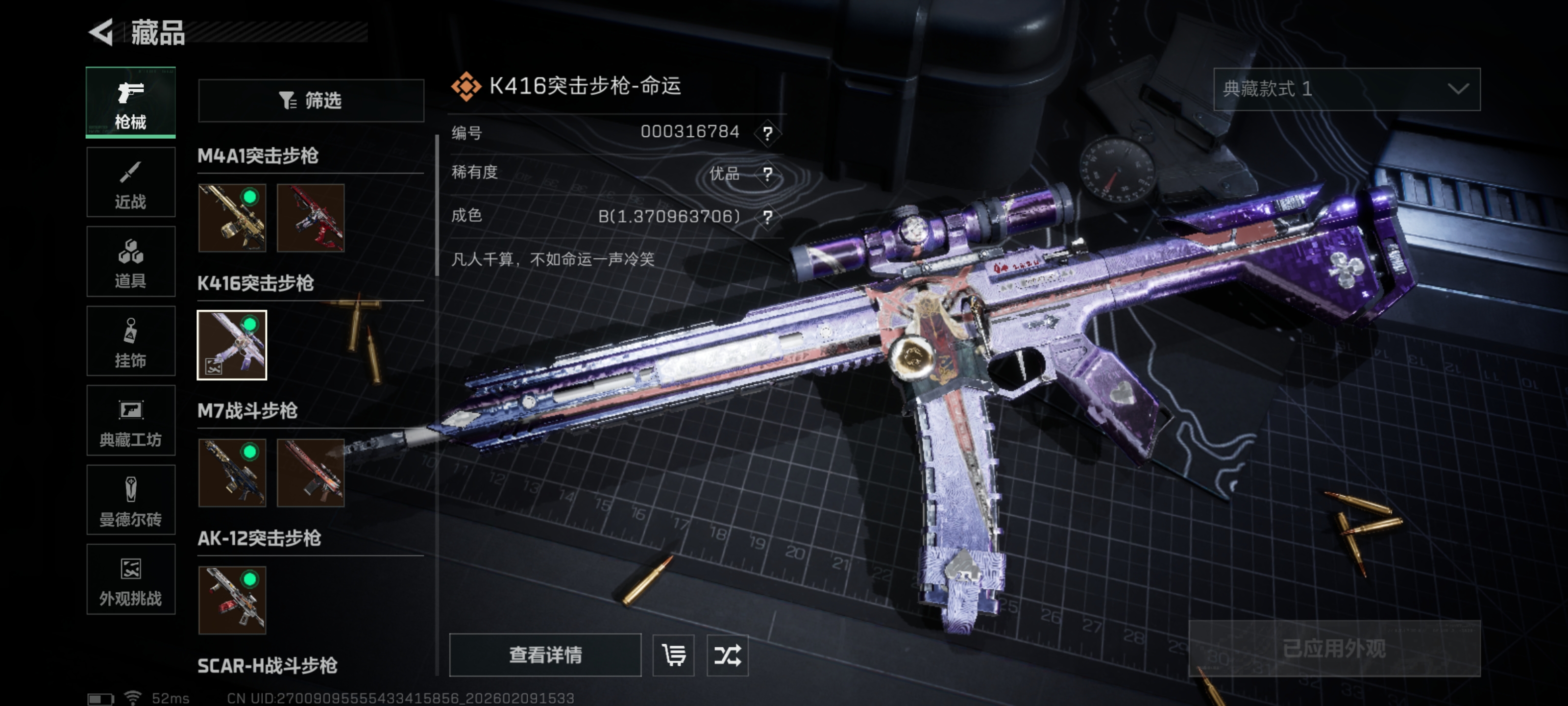
Task: Select the purple K416 skin thumbnail
Action: coord(232,345)
